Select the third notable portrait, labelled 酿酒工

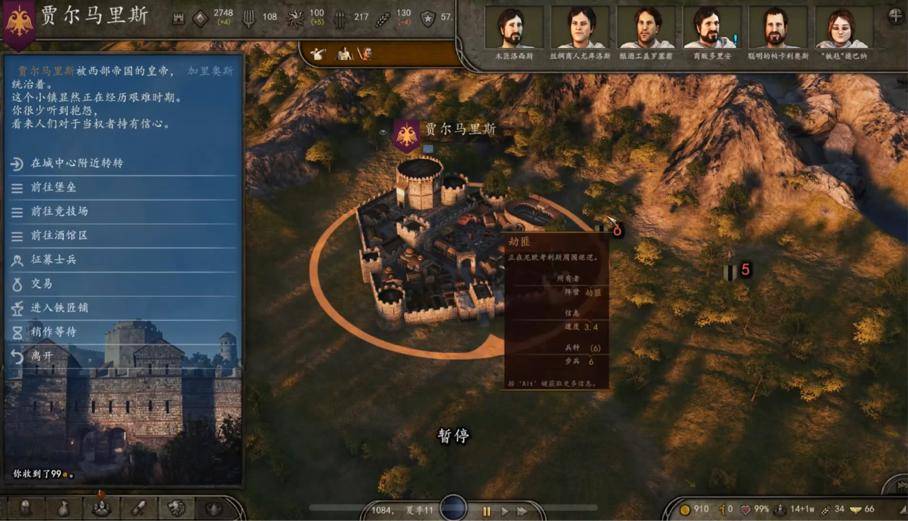point(646,27)
